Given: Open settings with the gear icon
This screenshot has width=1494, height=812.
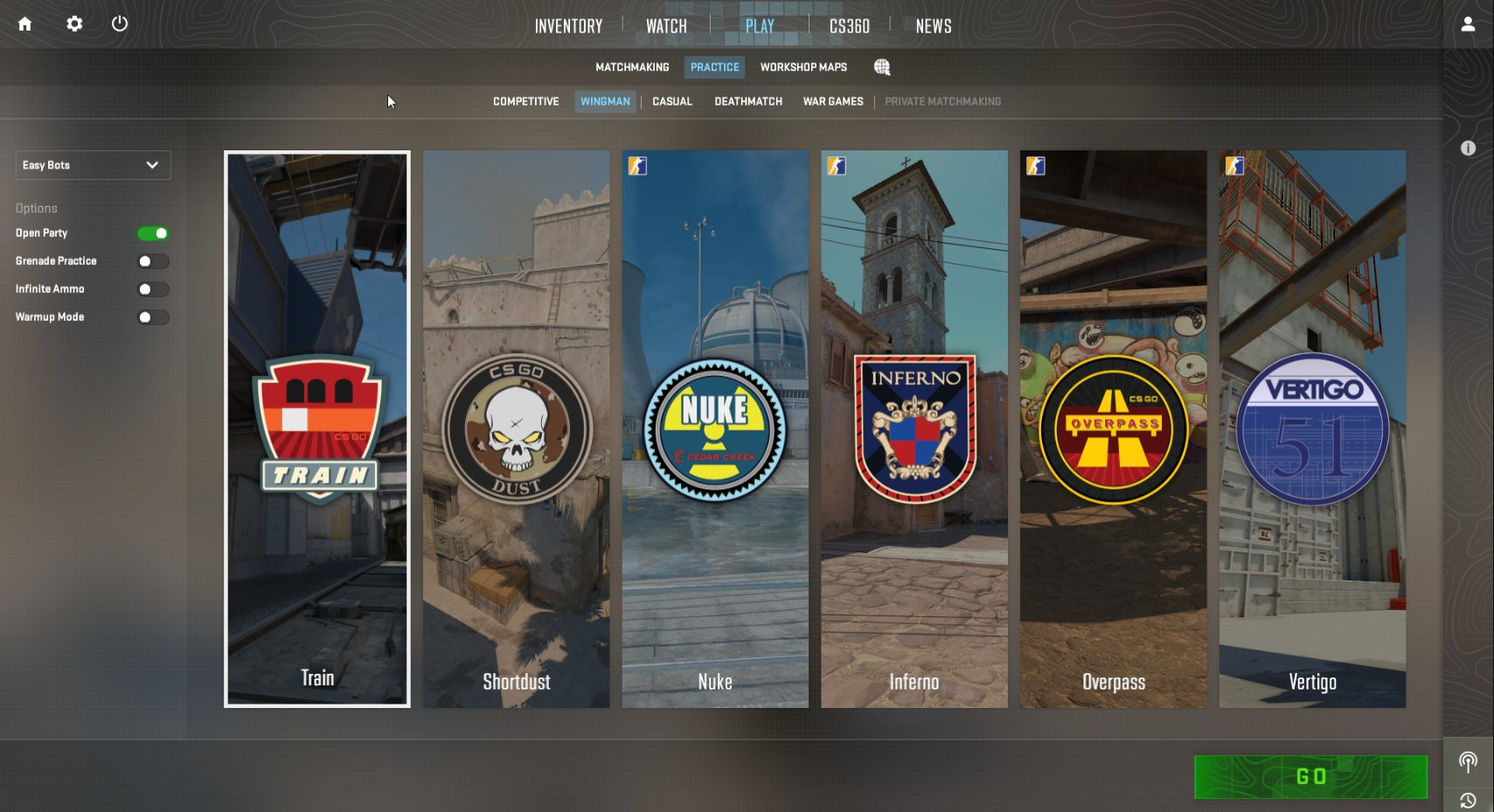Looking at the screenshot, I should (x=74, y=24).
